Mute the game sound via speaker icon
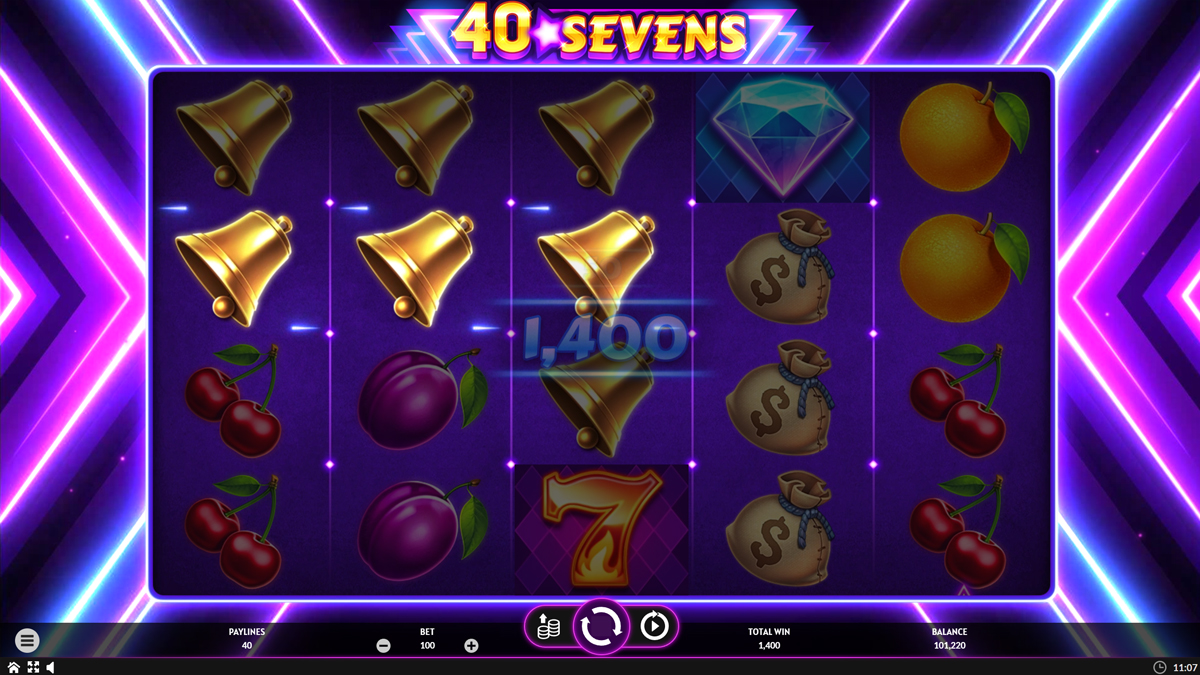Screen dimensions: 1200x675 point(50,667)
